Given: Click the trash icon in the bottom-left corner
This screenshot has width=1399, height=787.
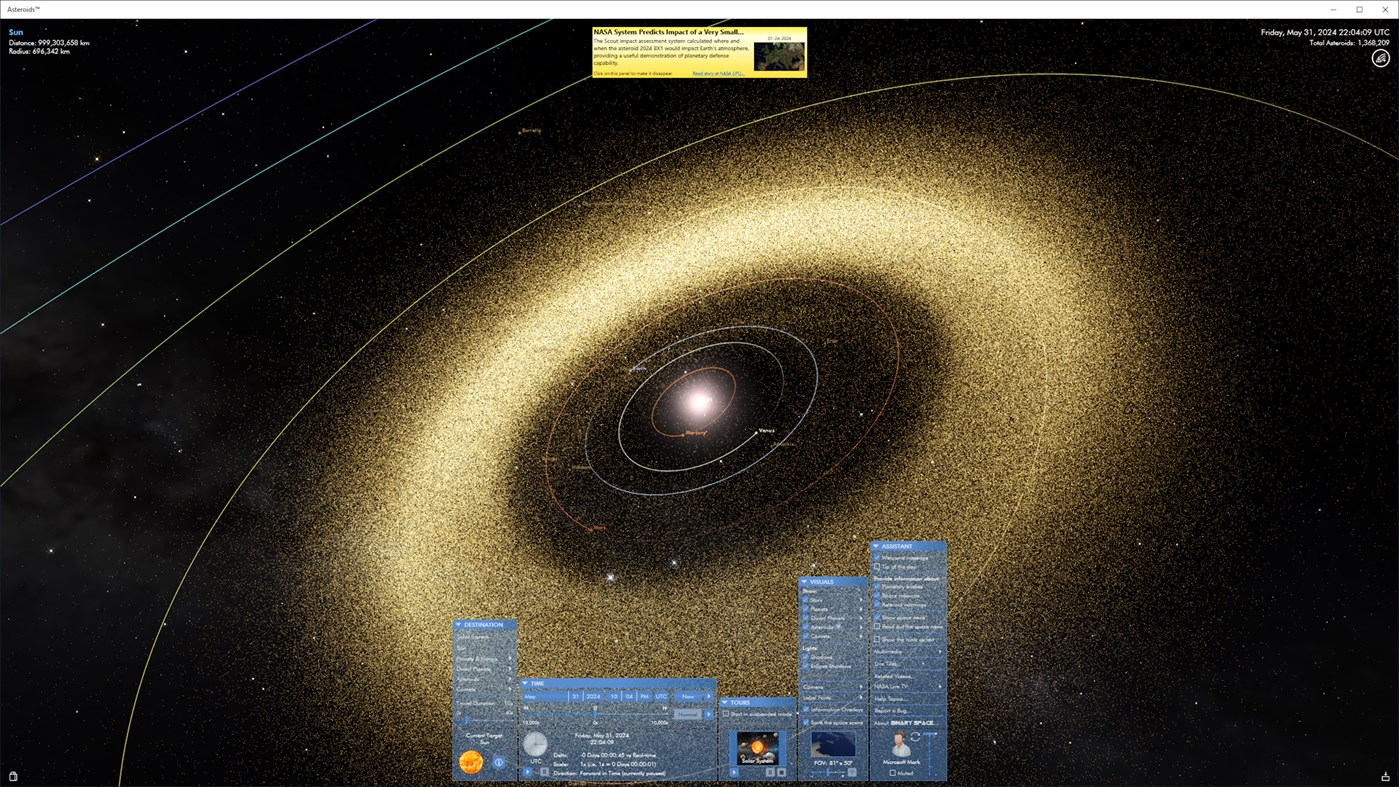Looking at the screenshot, I should pos(12,775).
